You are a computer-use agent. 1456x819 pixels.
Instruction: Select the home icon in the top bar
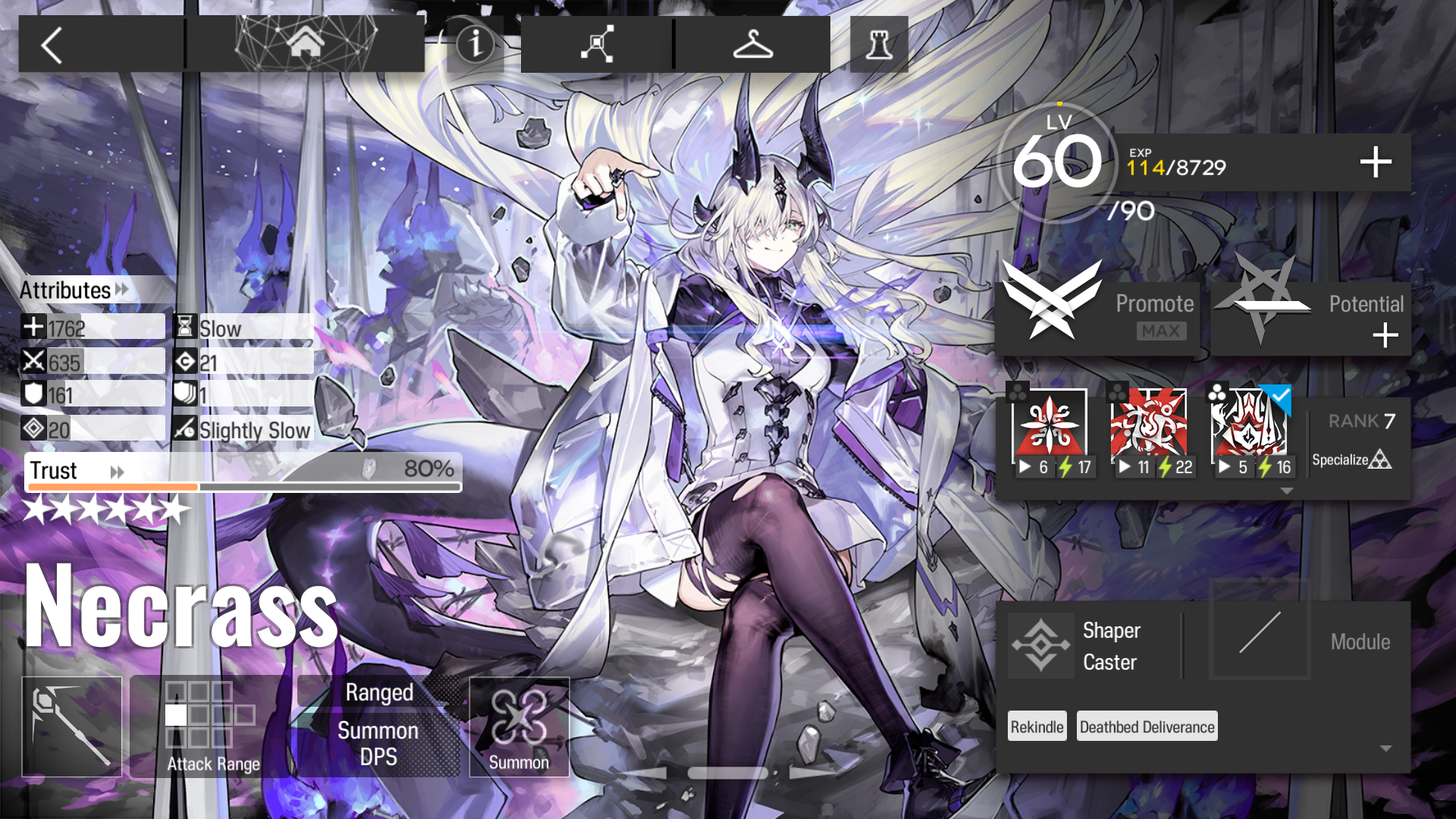pyautogui.click(x=308, y=43)
